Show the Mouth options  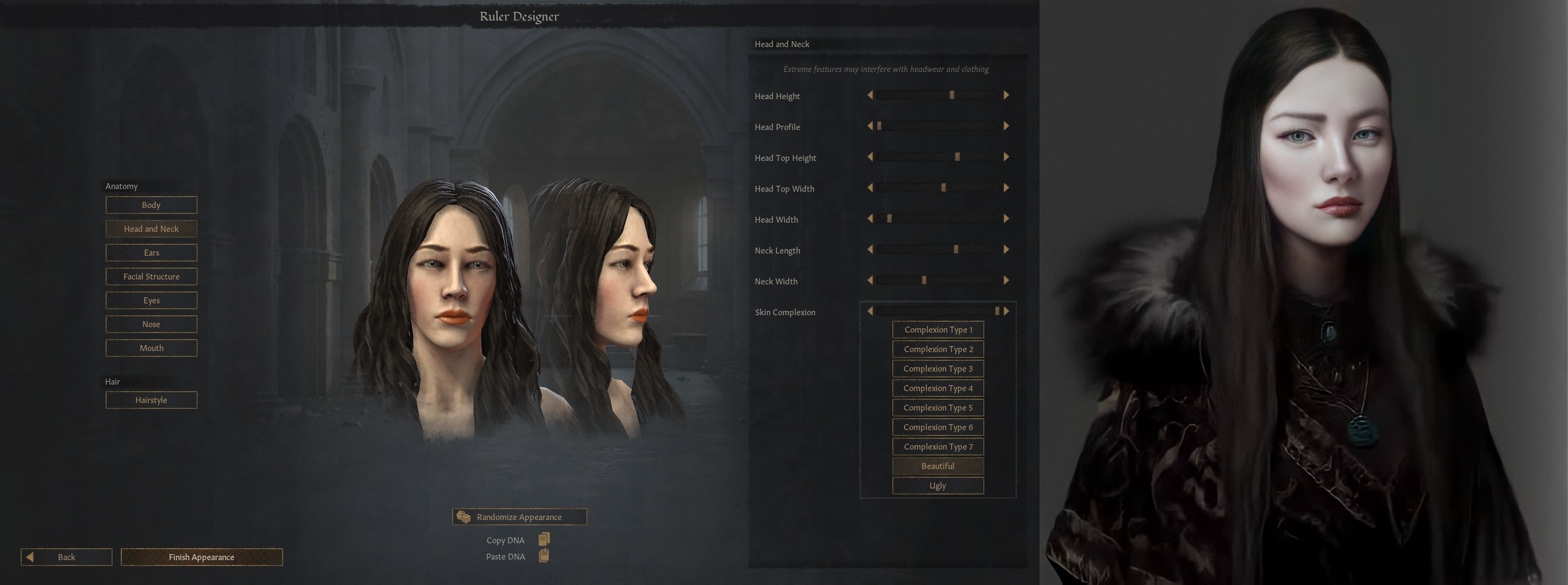point(151,348)
